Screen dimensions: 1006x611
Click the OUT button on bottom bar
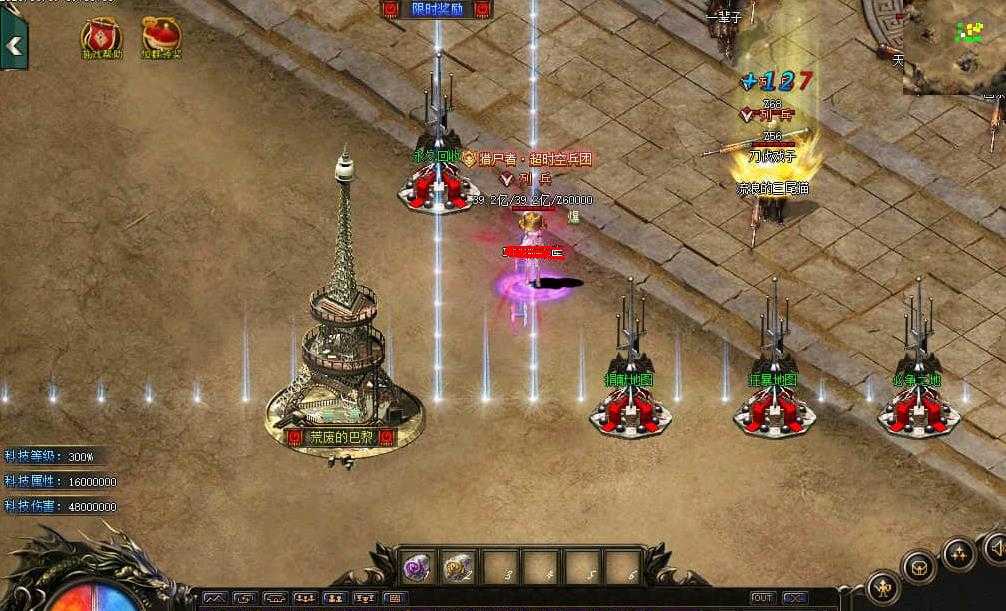763,598
